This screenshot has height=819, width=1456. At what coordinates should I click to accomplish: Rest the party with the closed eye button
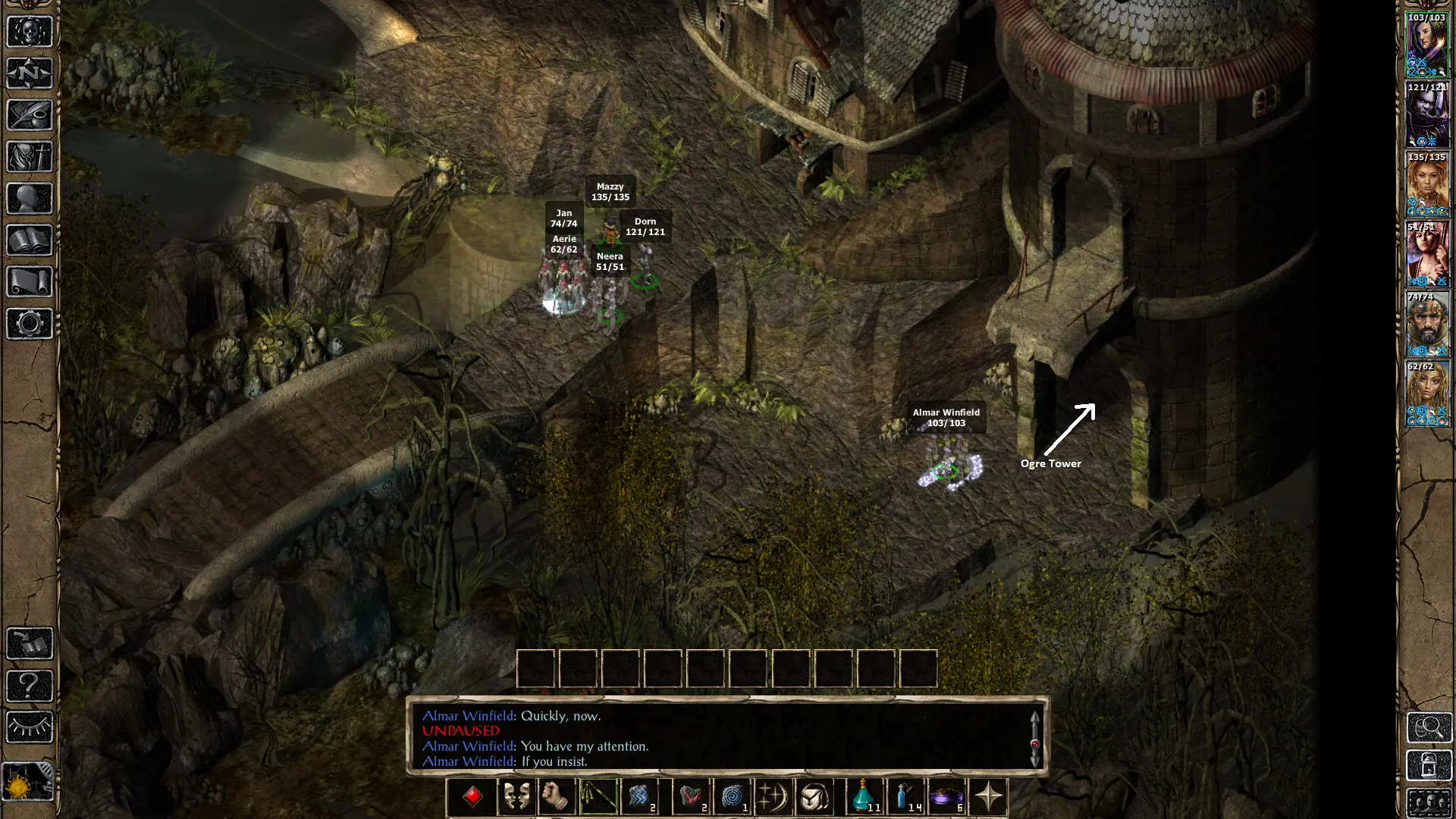coord(30,727)
